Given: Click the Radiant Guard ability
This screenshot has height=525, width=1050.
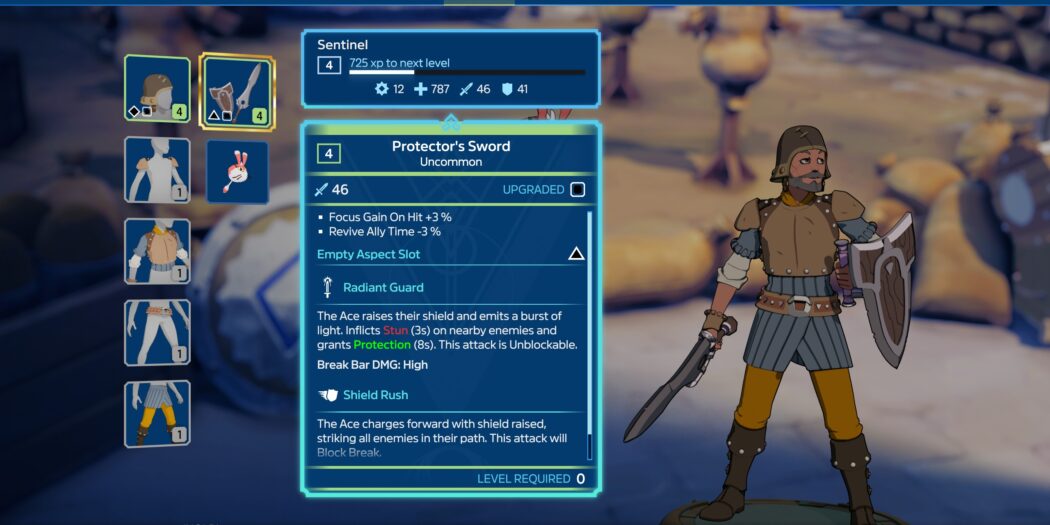Looking at the screenshot, I should [383, 288].
